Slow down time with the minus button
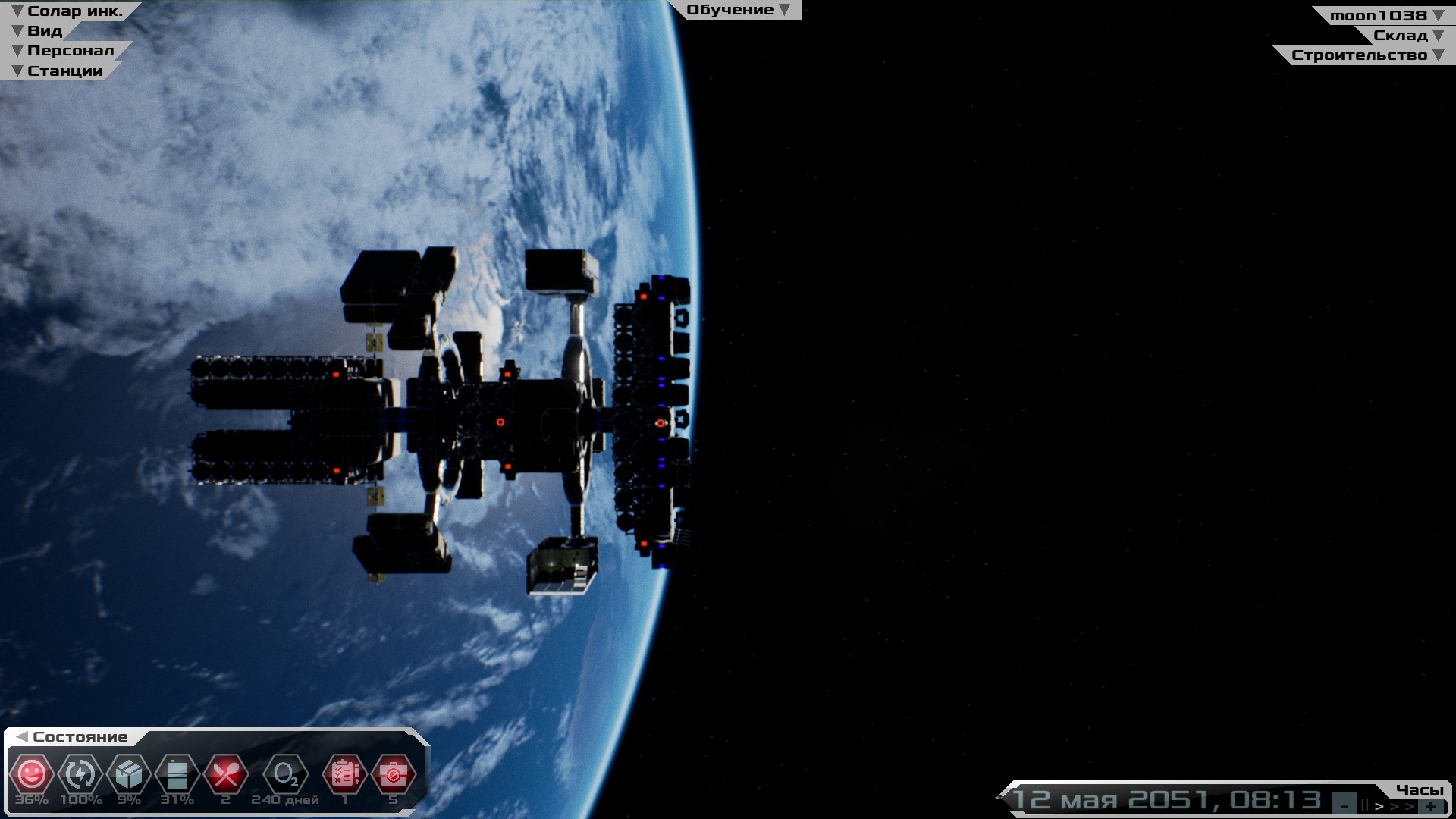This screenshot has height=819, width=1456. pyautogui.click(x=1344, y=805)
